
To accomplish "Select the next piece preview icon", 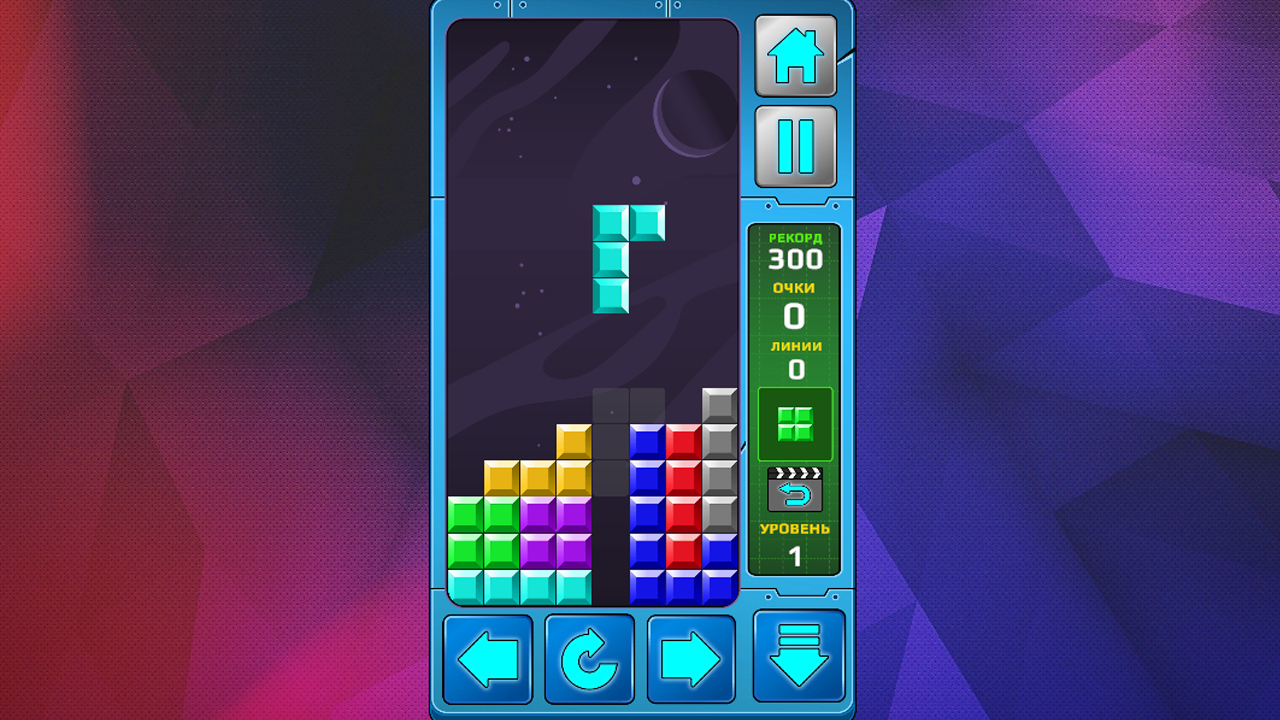I will pos(795,423).
